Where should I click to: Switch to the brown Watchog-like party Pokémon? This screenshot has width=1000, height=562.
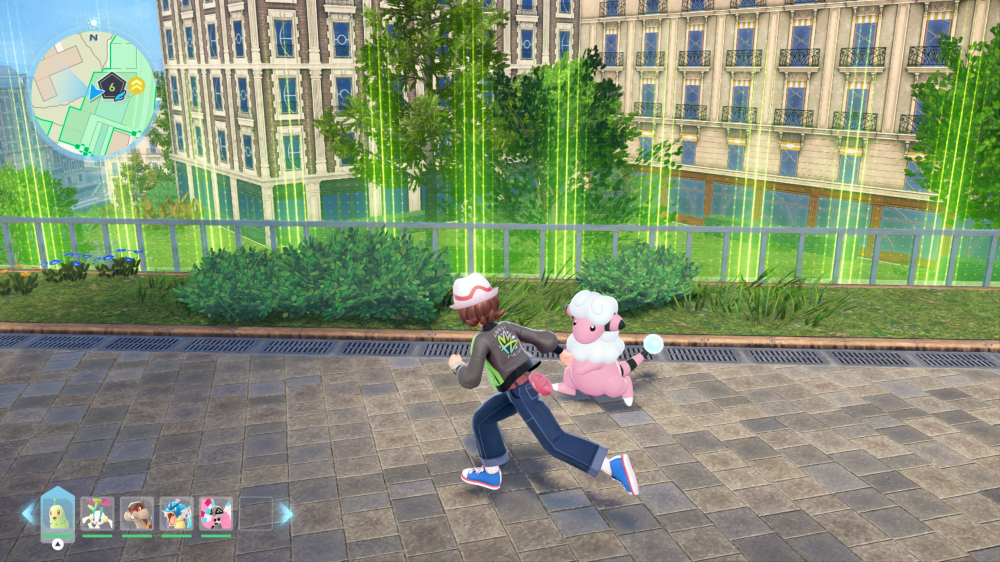(137, 514)
